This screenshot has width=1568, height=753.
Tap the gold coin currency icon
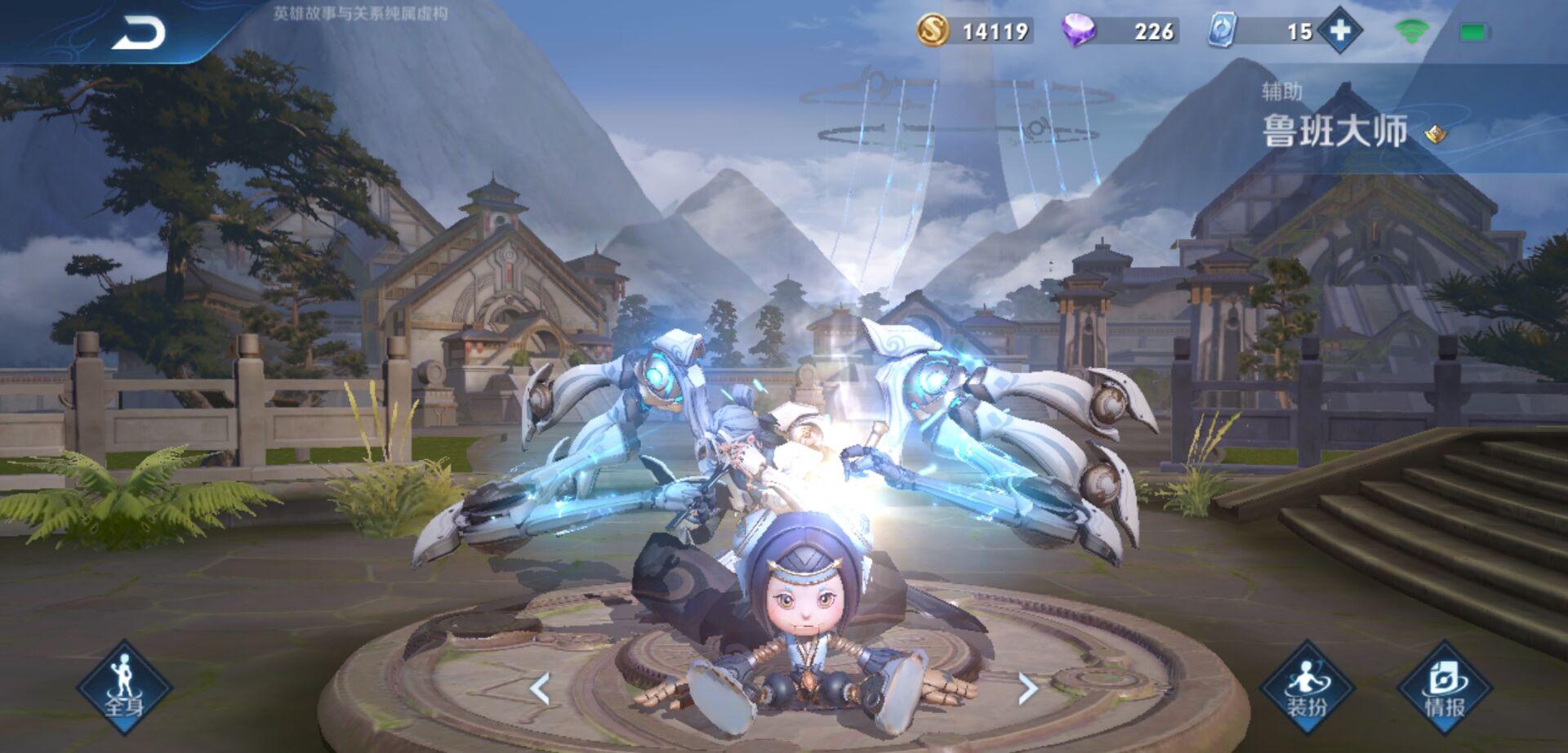[x=933, y=31]
